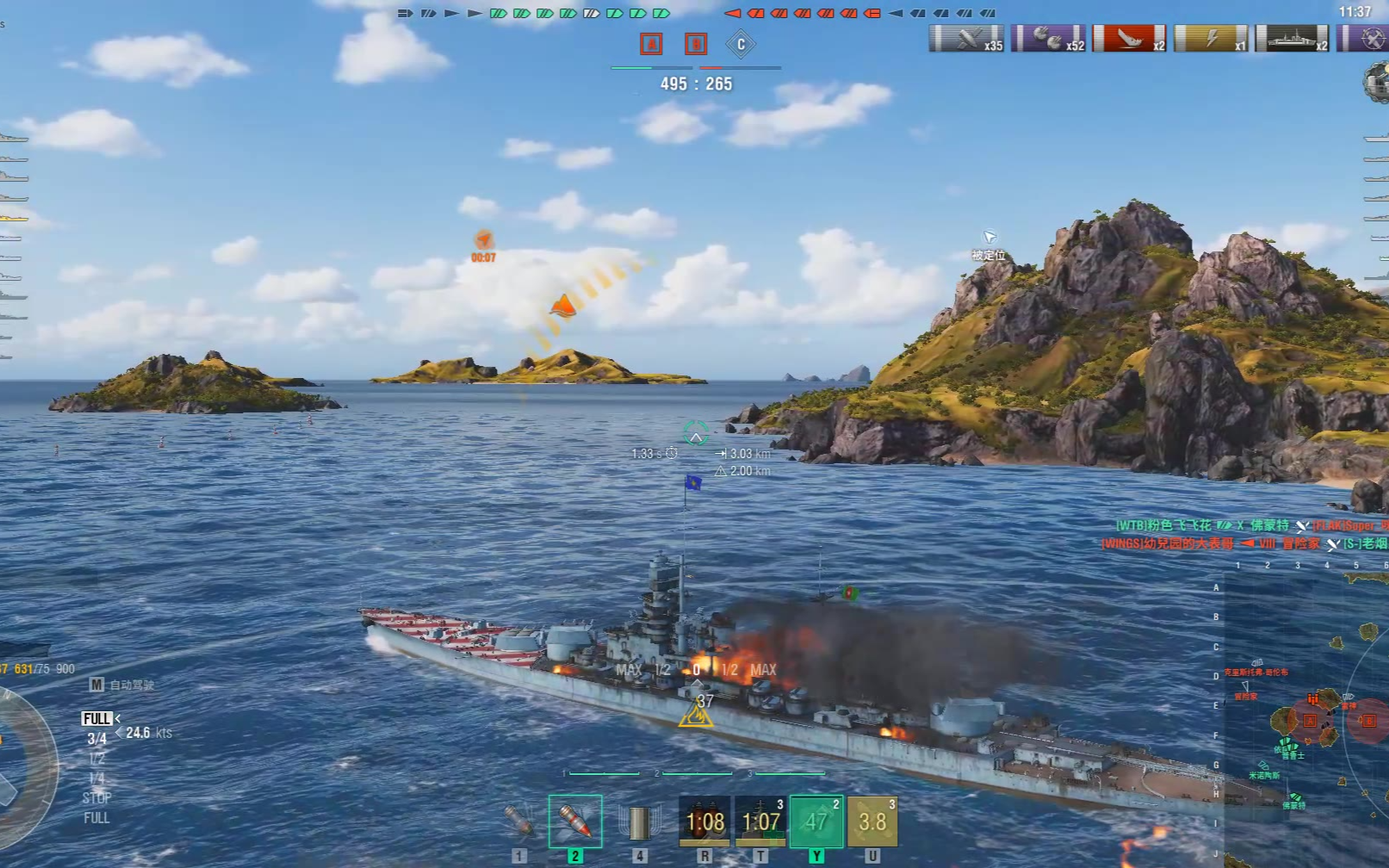Select capture point B indicator at top

[696, 44]
